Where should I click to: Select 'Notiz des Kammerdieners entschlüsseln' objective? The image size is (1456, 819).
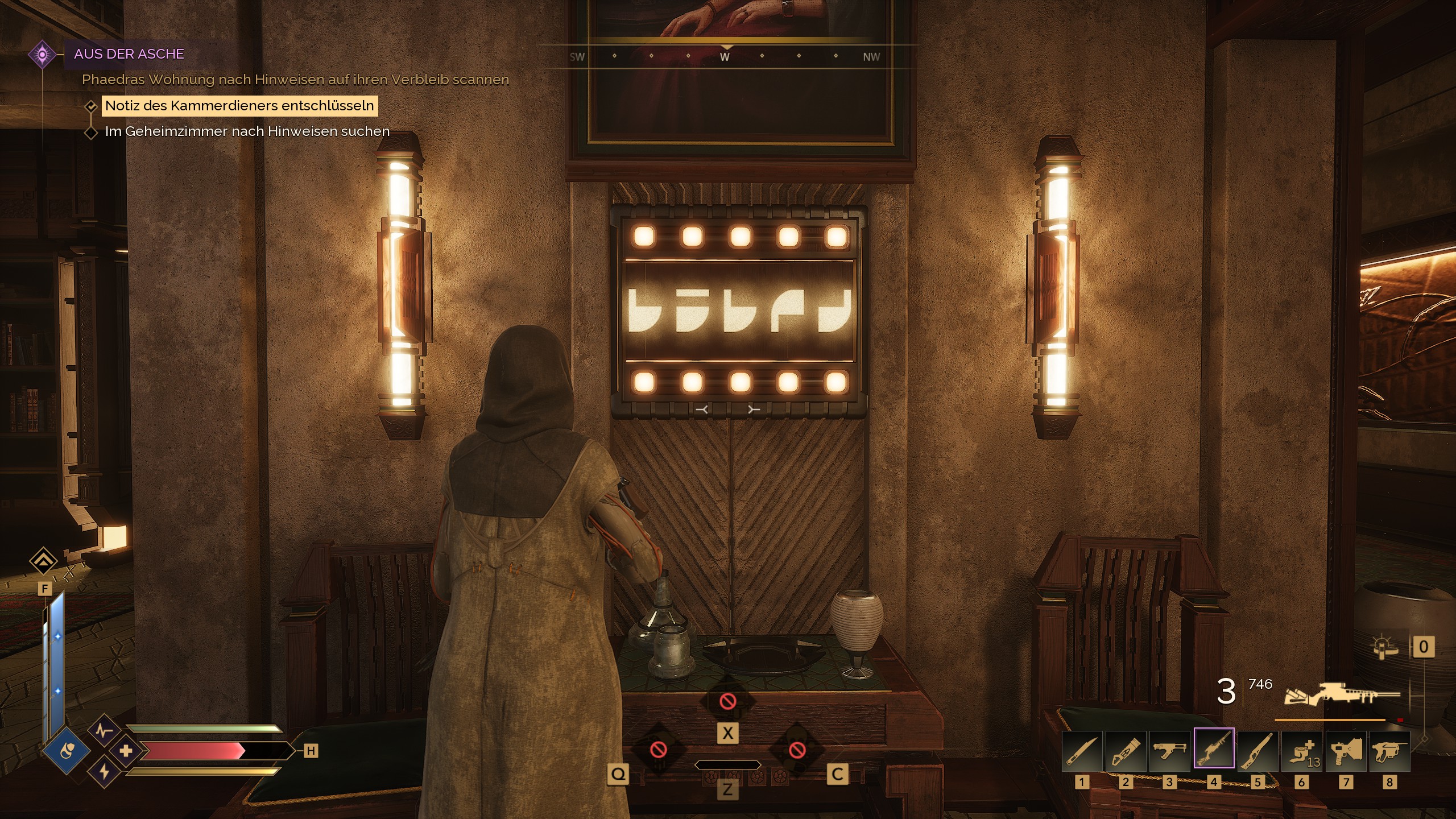click(x=239, y=106)
